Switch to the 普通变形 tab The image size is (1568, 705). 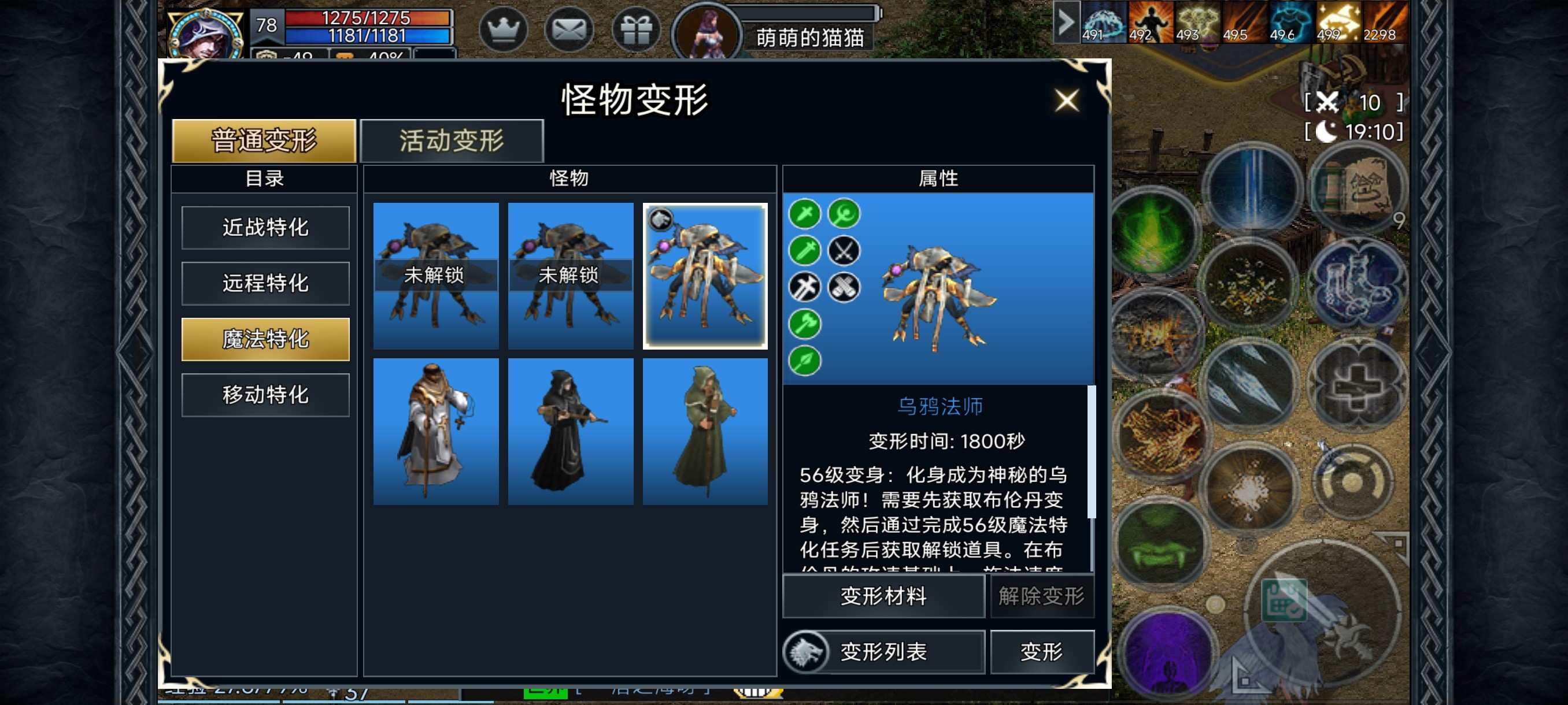click(x=264, y=141)
